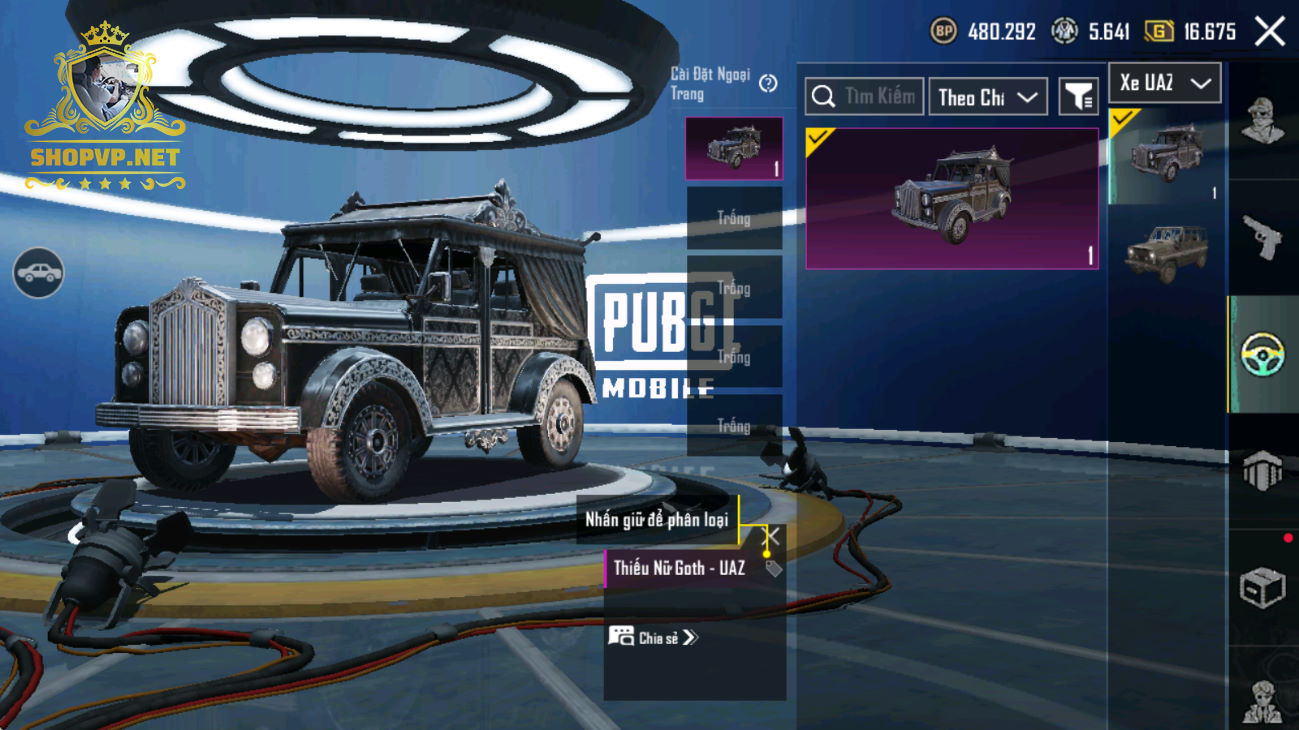Tap the gold UC currency icon
Image resolution: width=1299 pixels, height=730 pixels.
point(1158,32)
